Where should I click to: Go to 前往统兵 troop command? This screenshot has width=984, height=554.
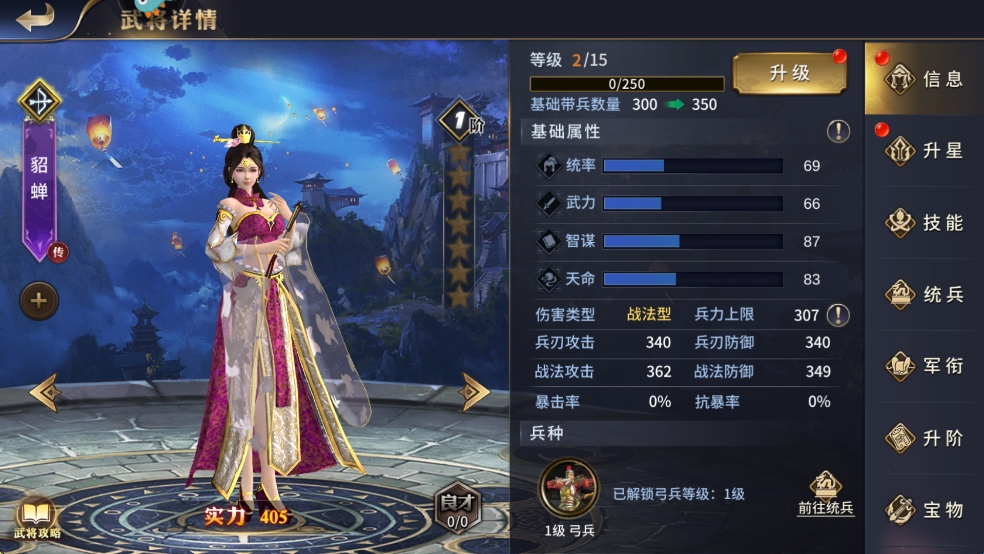(x=825, y=494)
